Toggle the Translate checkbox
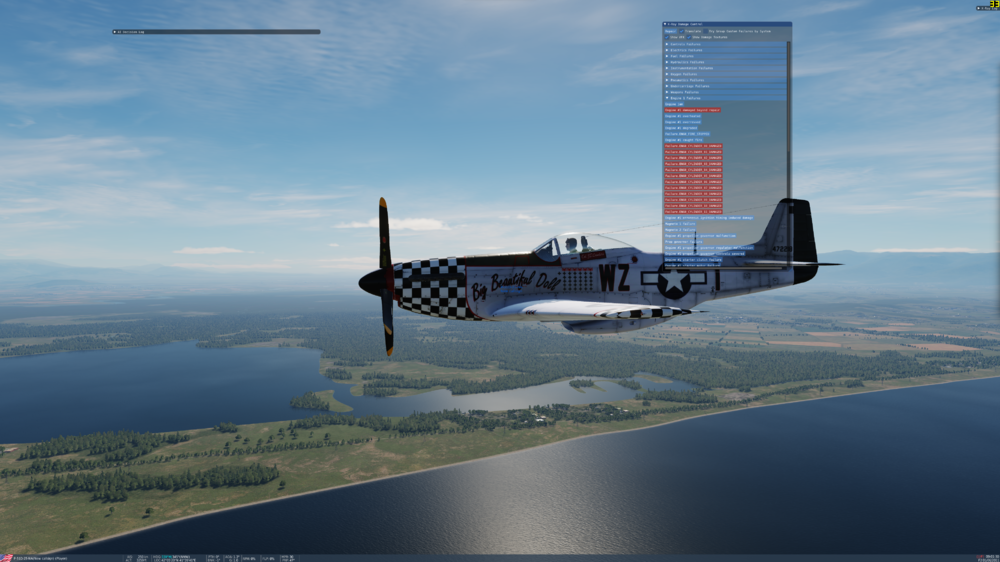 682,31
